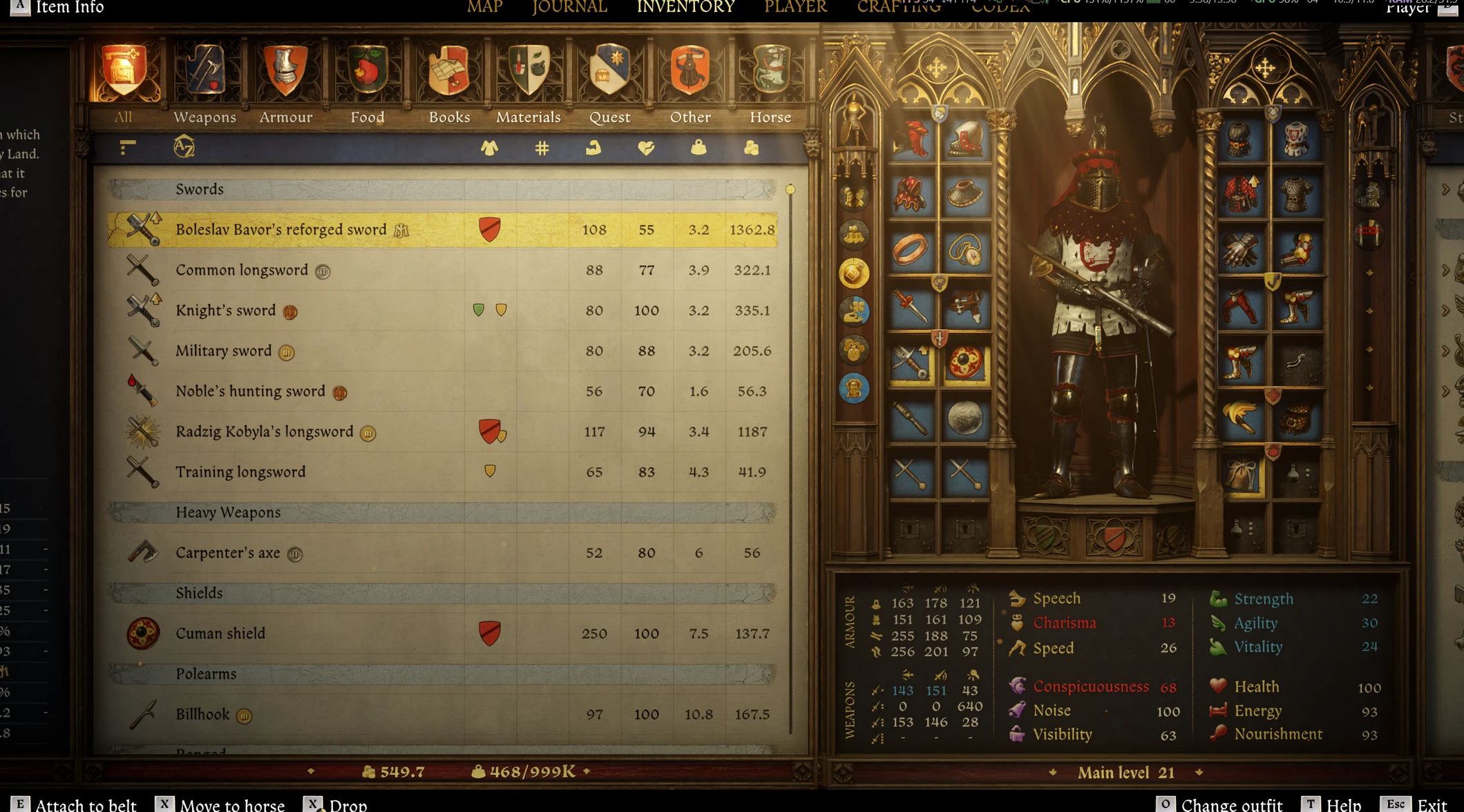Open the Player tab
Screen dimensions: 1464x812
795,8
